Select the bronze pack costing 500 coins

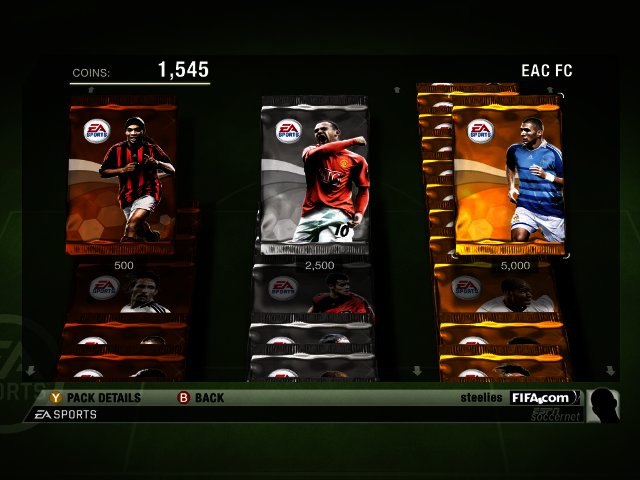[x=122, y=178]
